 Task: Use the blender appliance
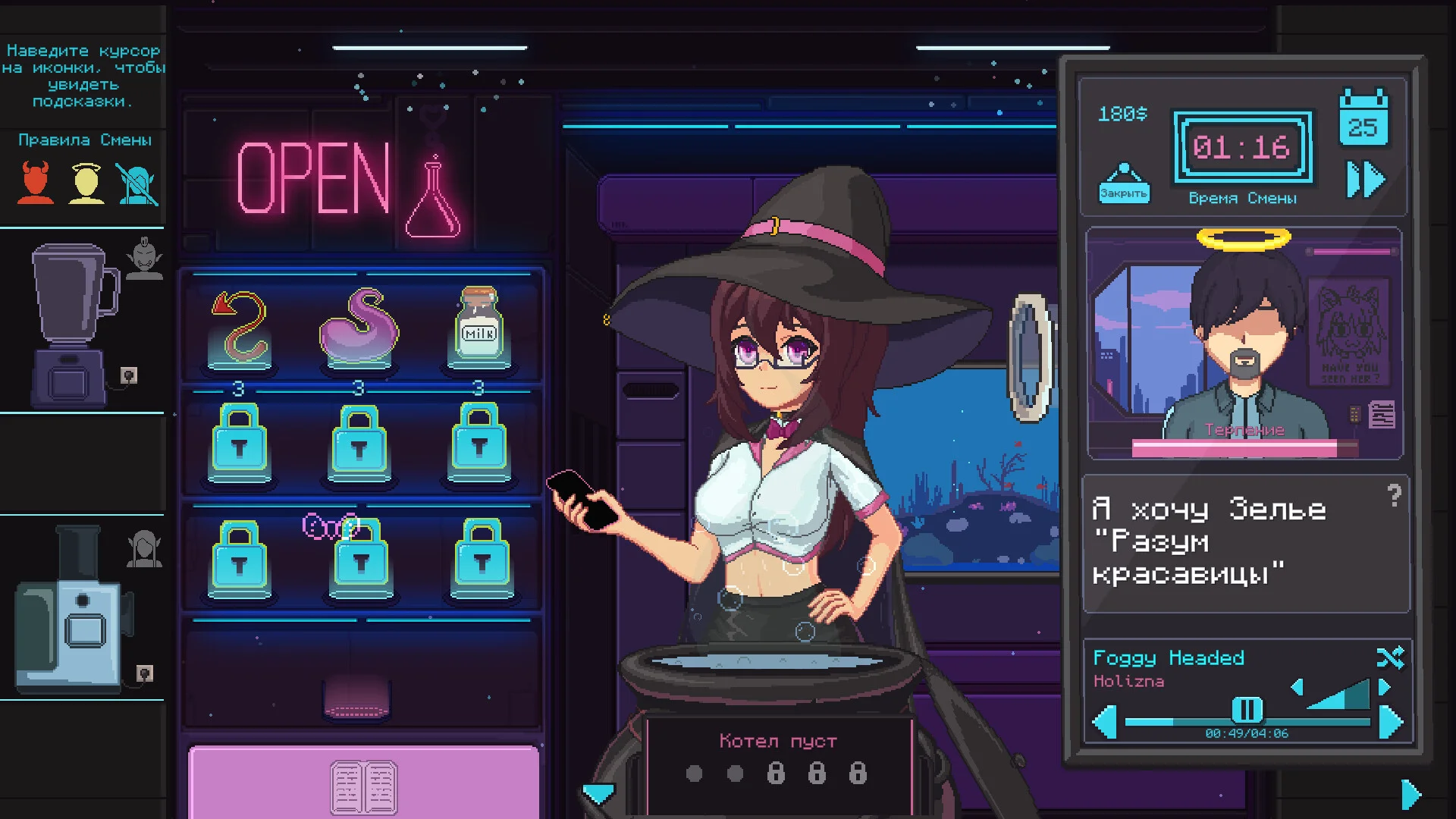74,322
